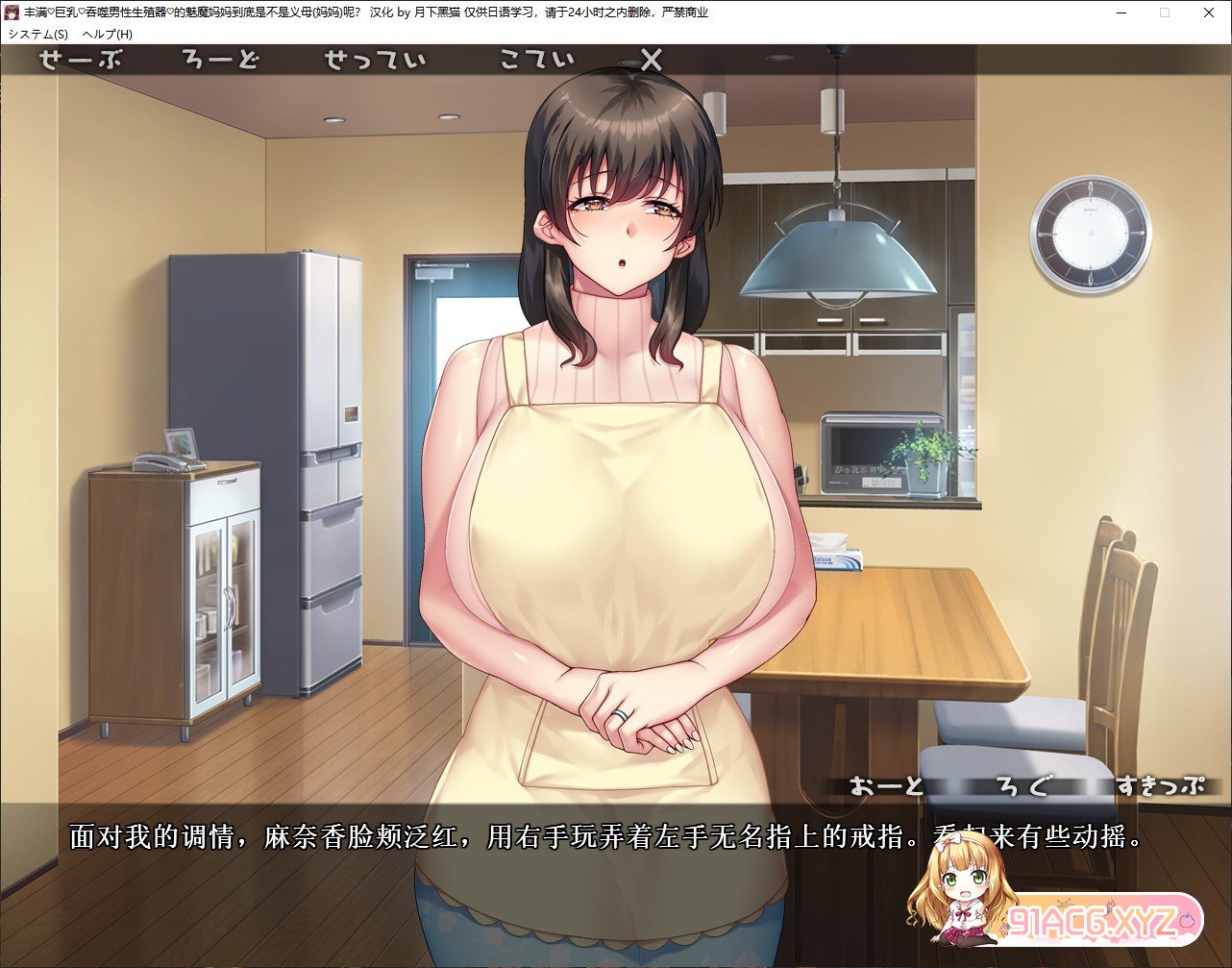1232x968 pixels.
Task: Open the ろーど (Load) menu
Action: pos(220,60)
